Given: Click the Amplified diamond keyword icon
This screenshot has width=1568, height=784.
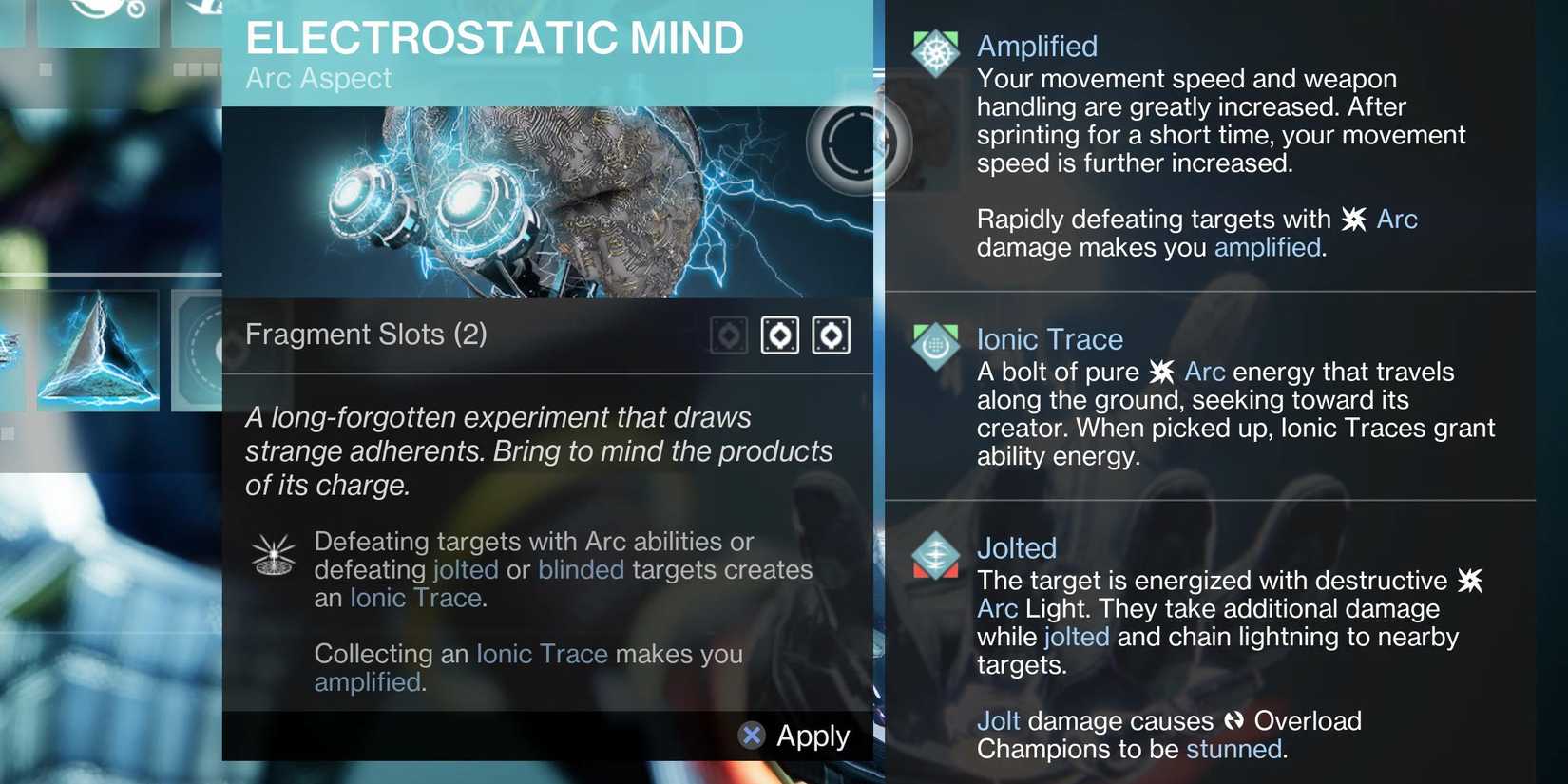Looking at the screenshot, I should coord(936,51).
